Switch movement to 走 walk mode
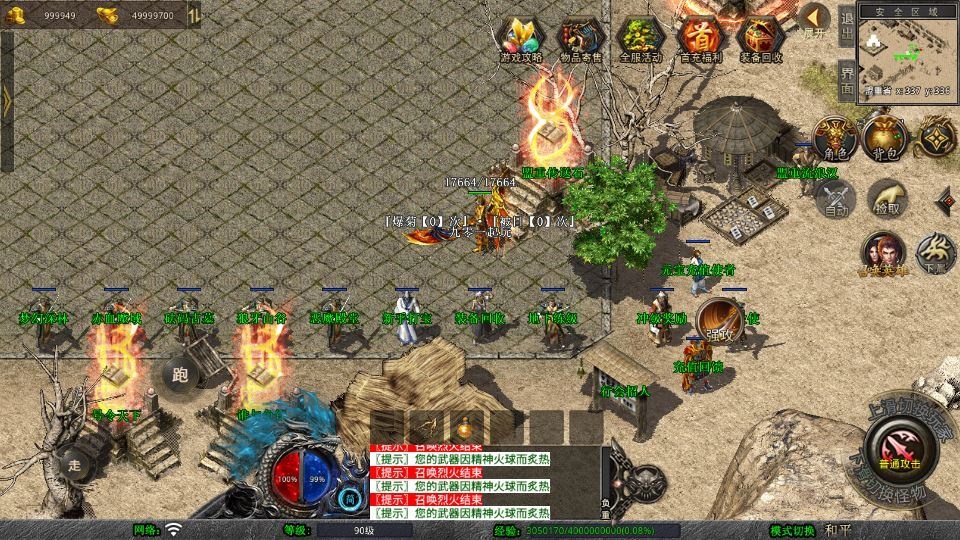This screenshot has height=540, width=960. click(75, 465)
